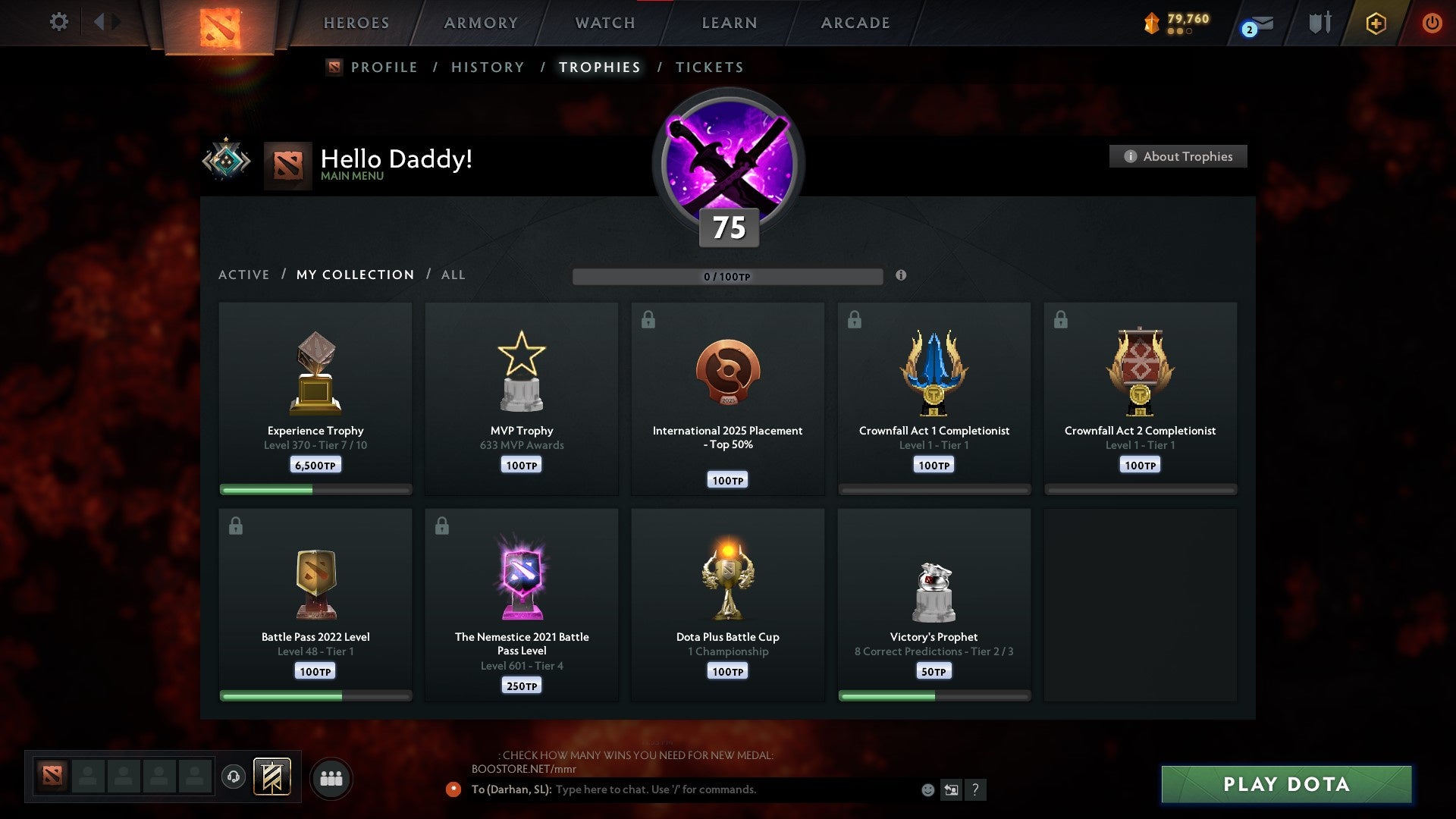Viewport: 1456px width, 819px height.
Task: Open the emoticon picker beside the chat box
Action: point(927,789)
